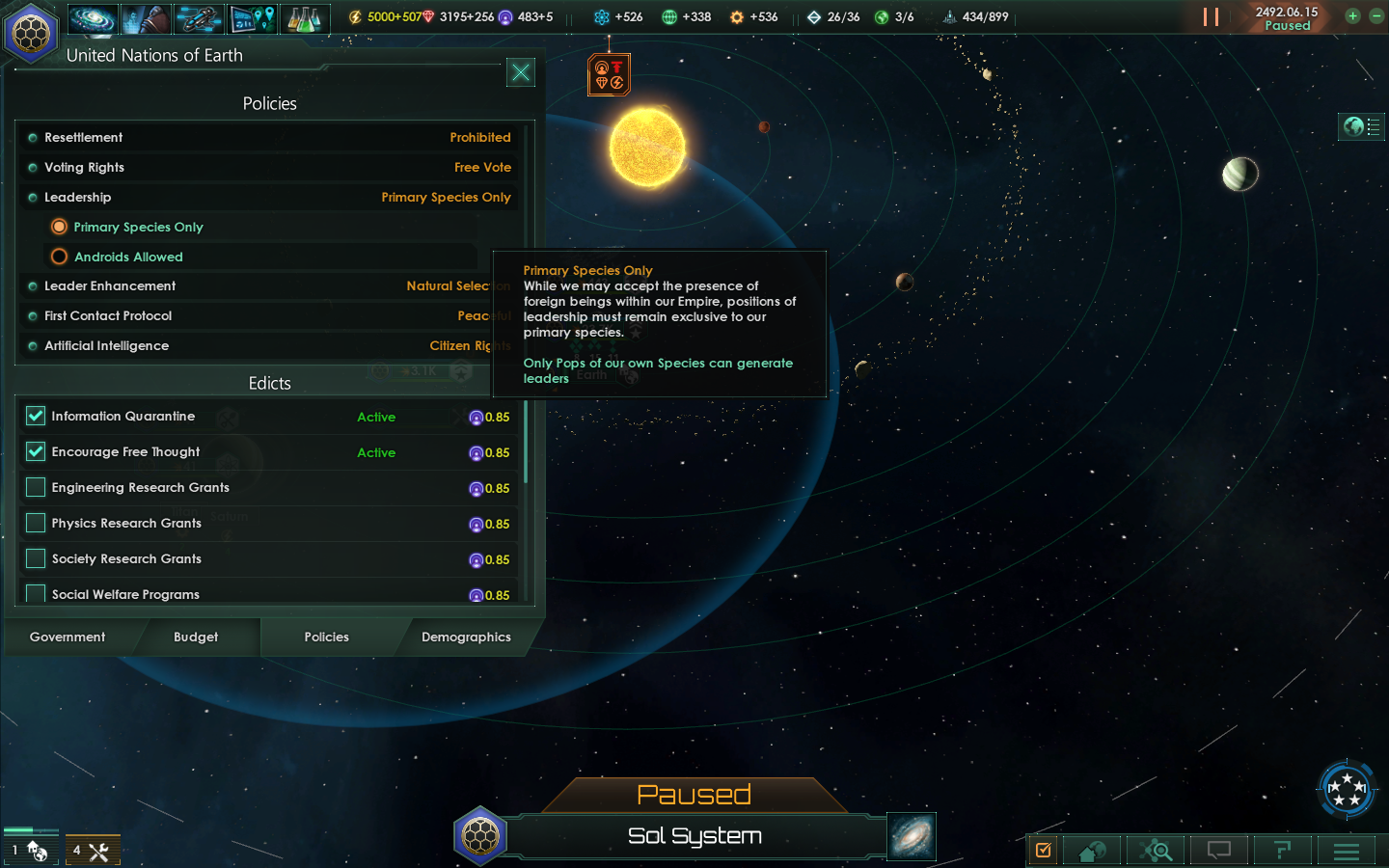Open the galaxy map view
1389x868 pixels.
coord(912,836)
